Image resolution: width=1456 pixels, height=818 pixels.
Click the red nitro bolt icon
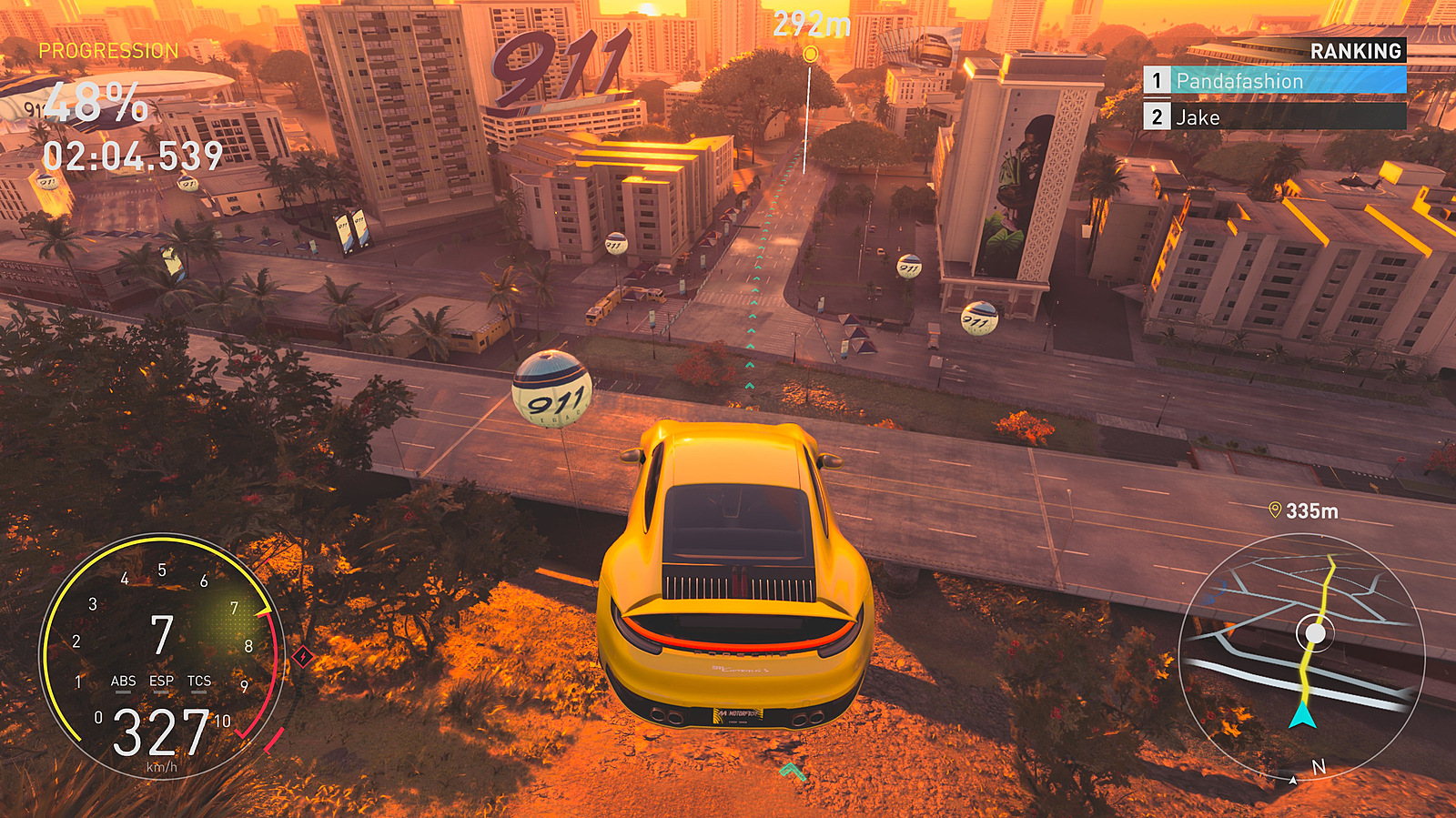click(303, 656)
